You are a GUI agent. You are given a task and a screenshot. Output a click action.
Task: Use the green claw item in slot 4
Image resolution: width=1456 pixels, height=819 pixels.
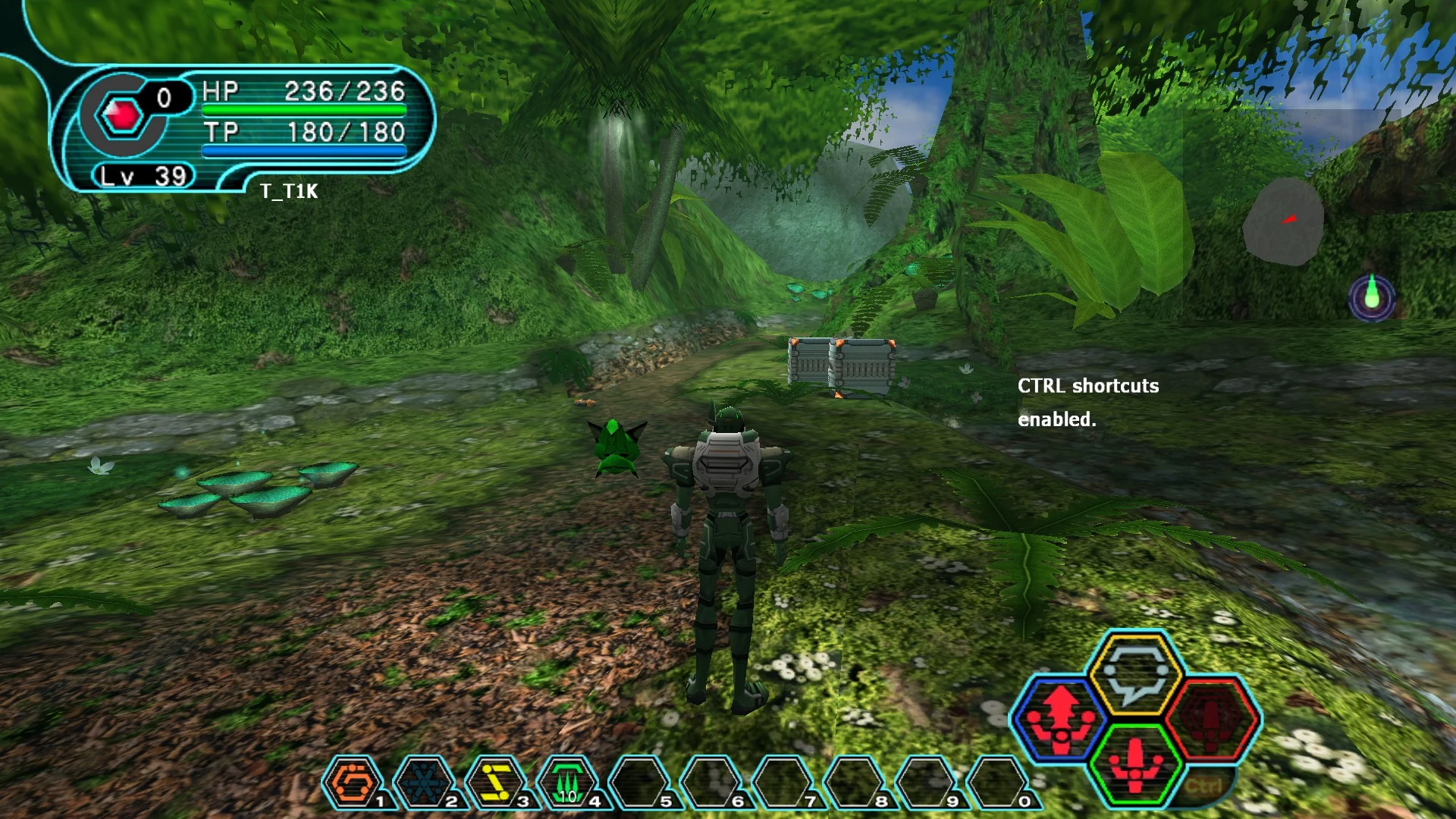pos(567,783)
